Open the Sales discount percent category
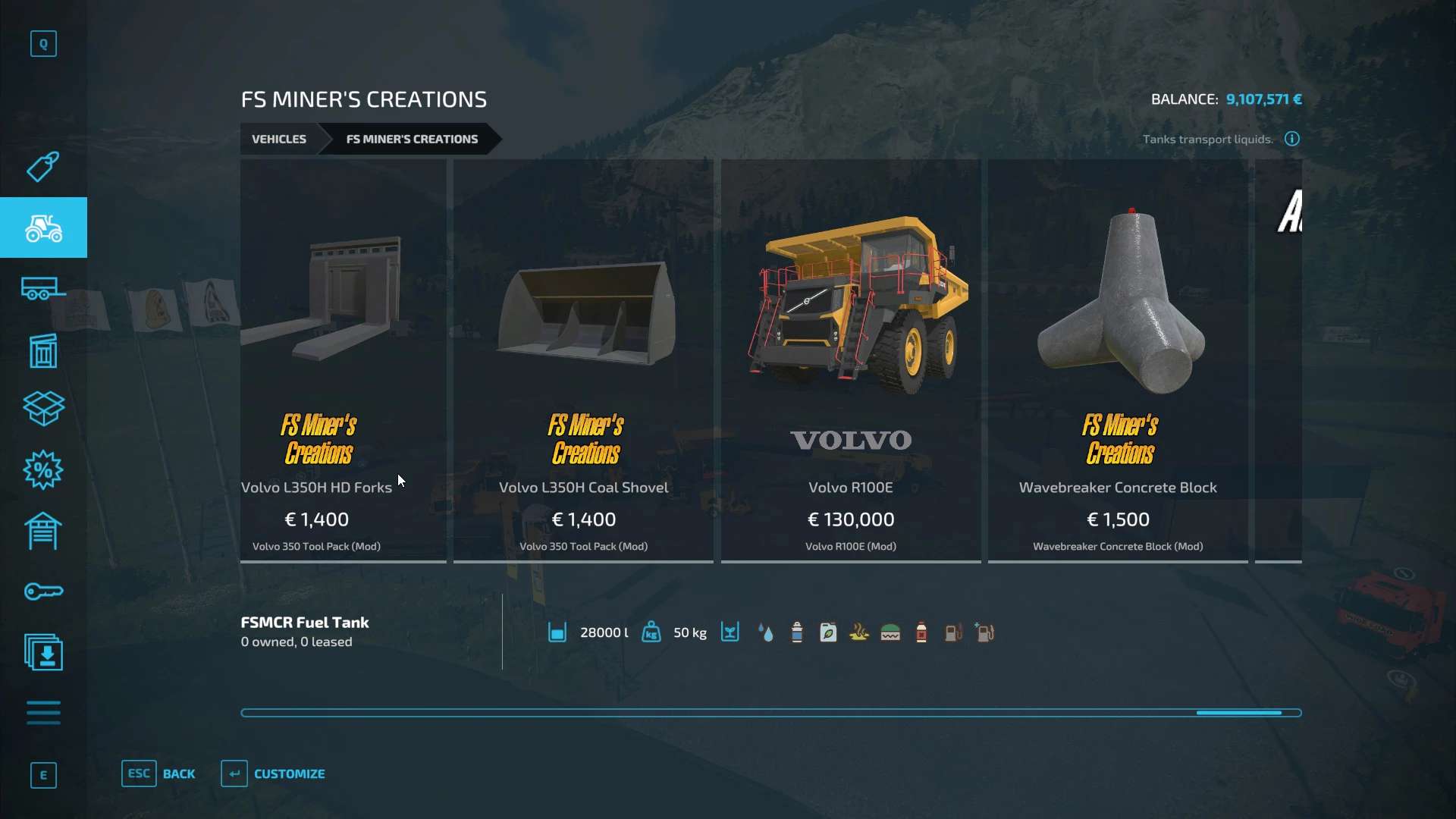 [x=43, y=470]
